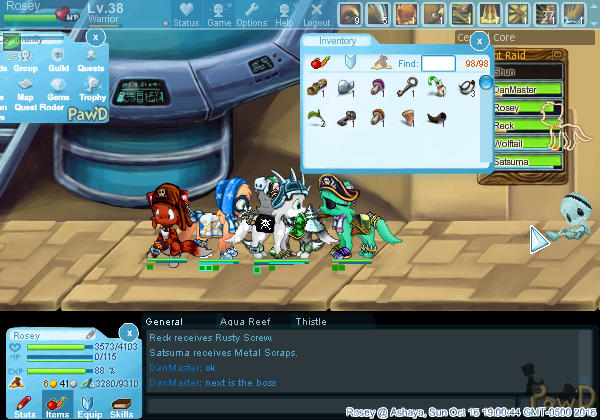Screen dimensions: 600x420
Task: Open the Stats tab
Action: pos(26,405)
